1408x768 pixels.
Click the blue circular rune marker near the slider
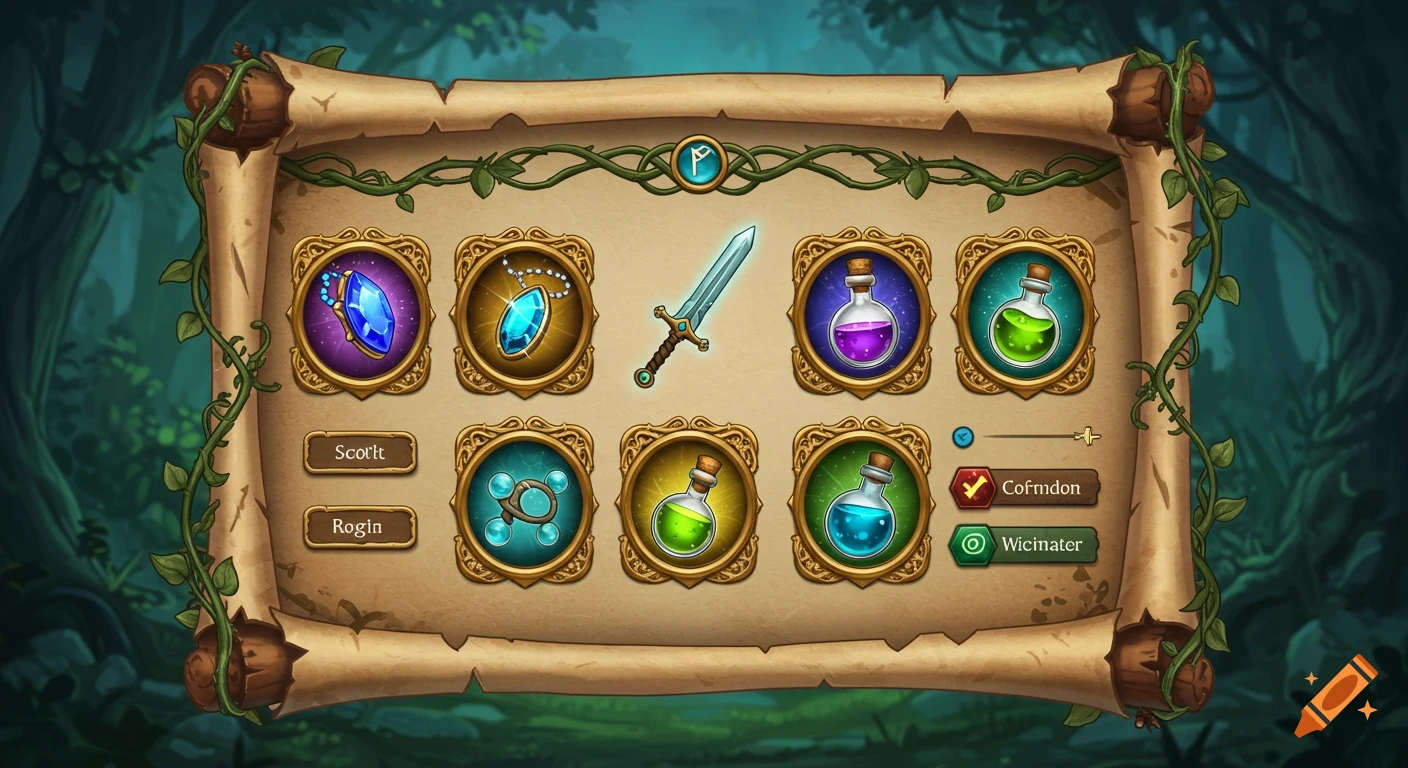[x=963, y=435]
